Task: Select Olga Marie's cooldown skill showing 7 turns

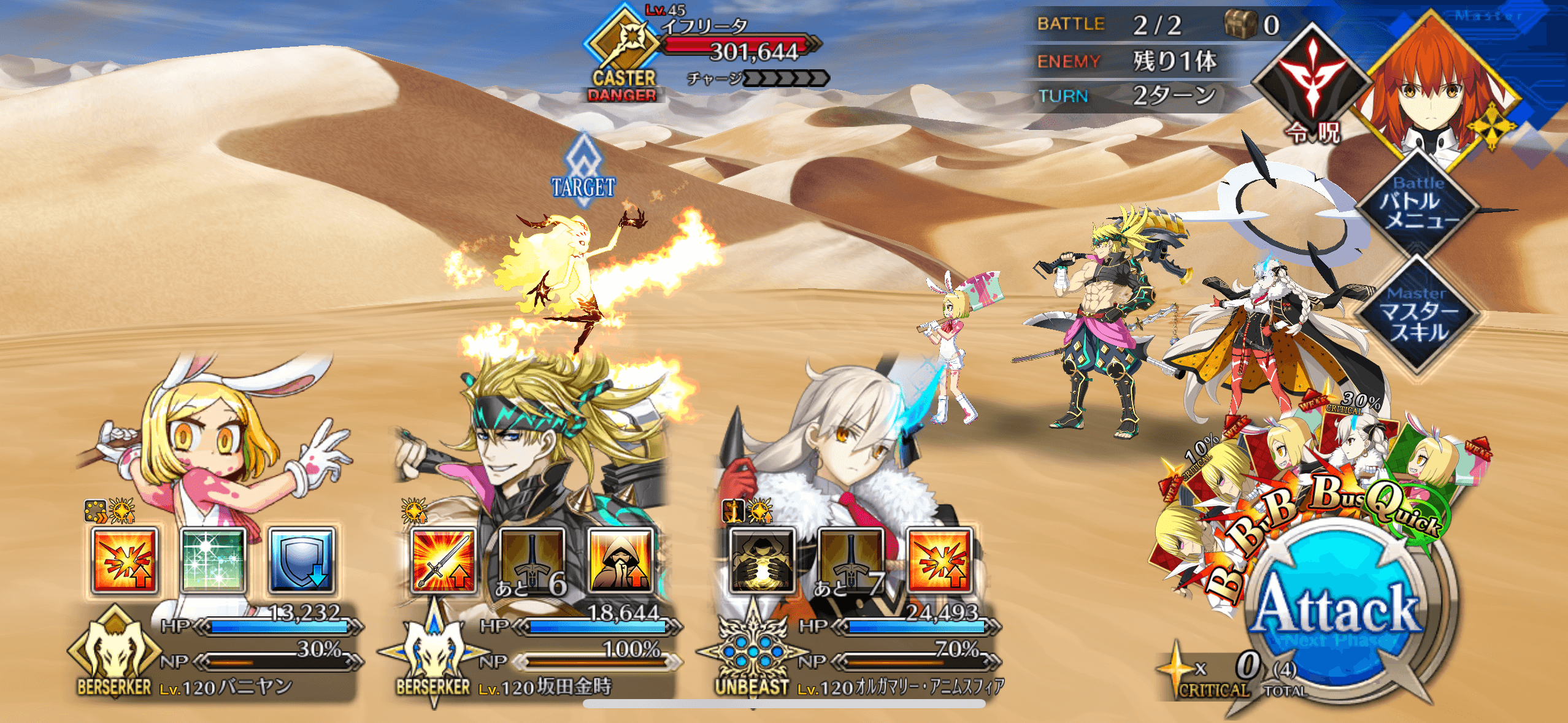Action: pyautogui.click(x=850, y=561)
